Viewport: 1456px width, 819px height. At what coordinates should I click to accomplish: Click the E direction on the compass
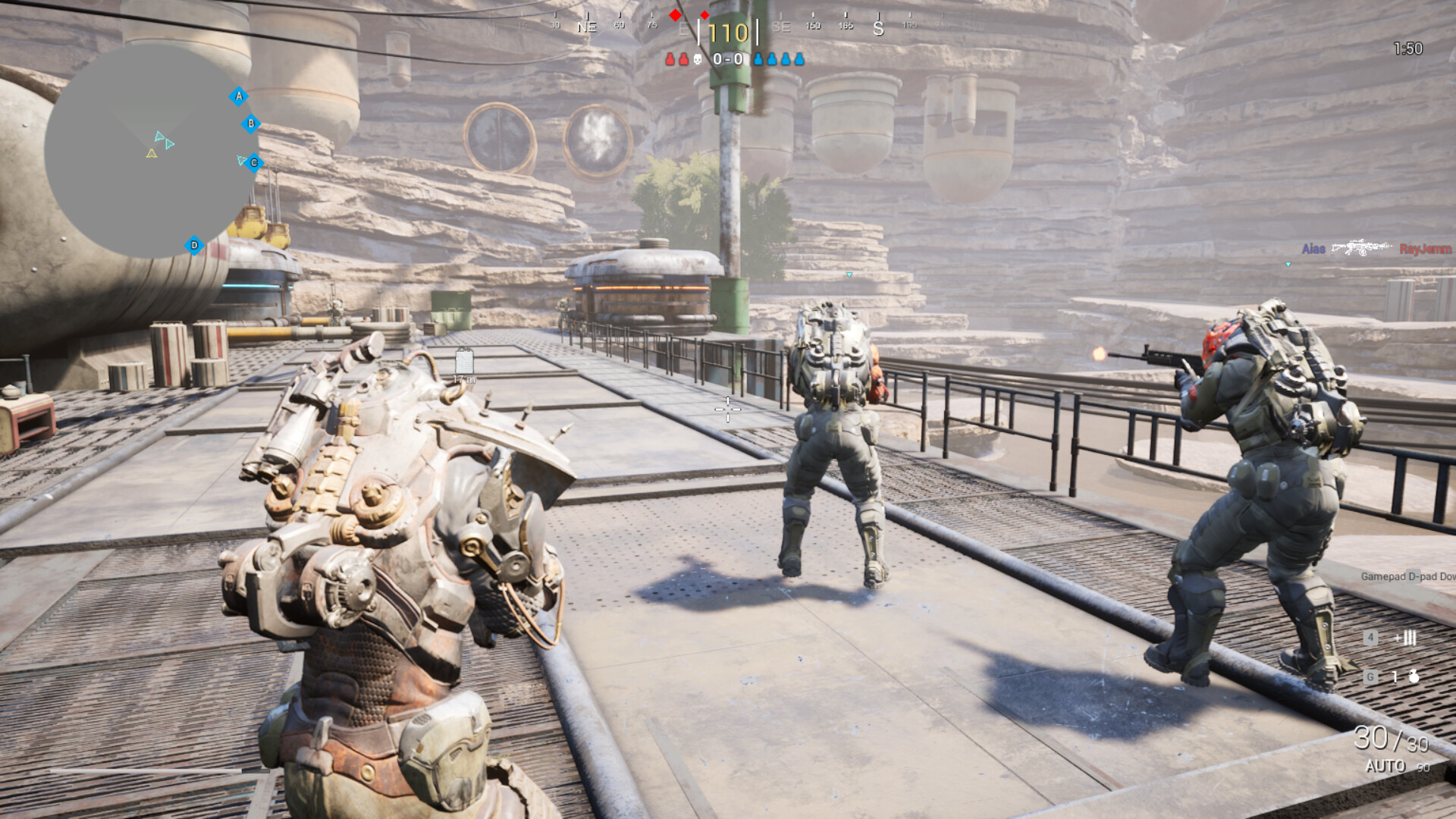(x=682, y=28)
